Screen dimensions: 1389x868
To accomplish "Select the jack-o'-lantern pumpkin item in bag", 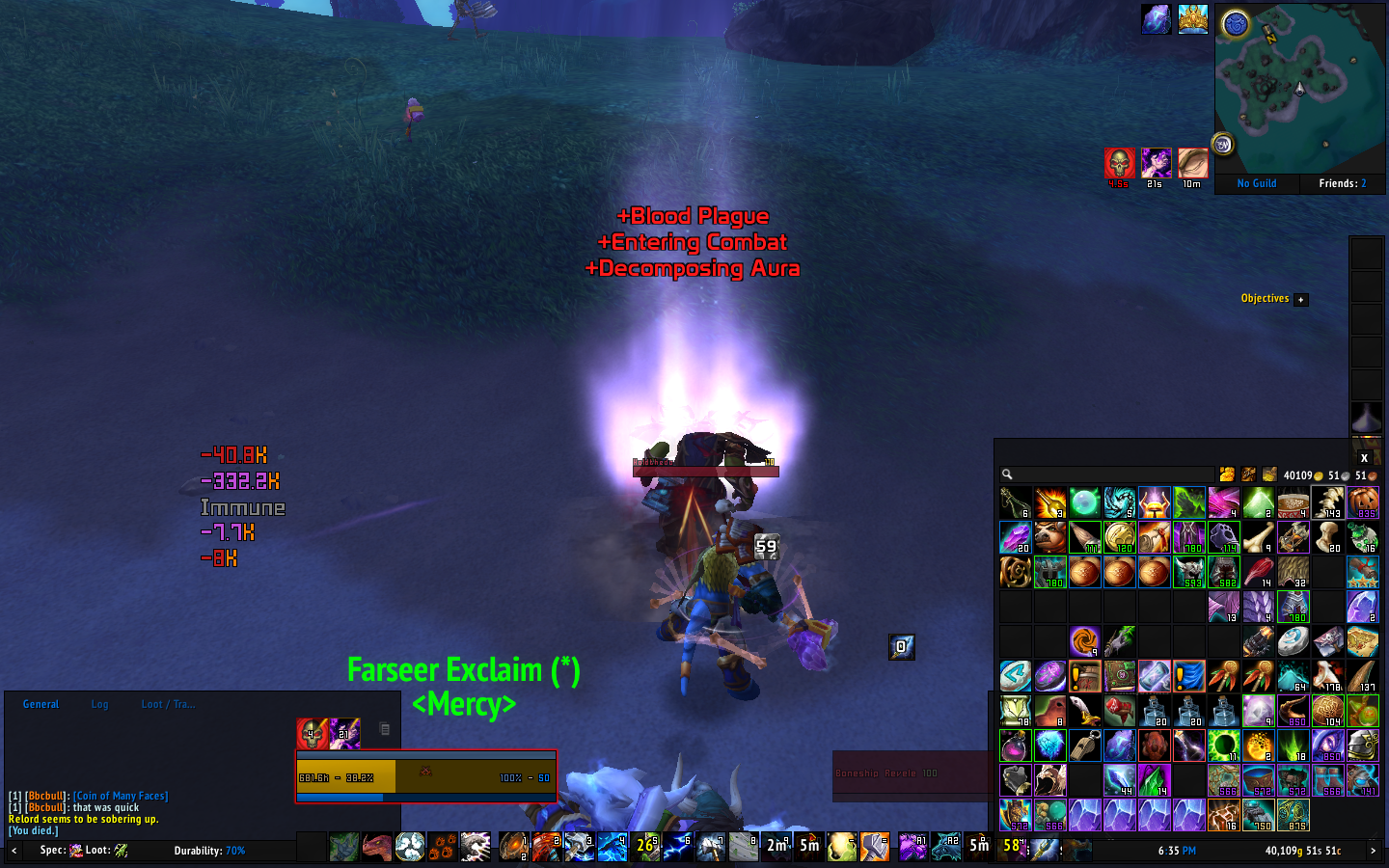I will [x=1363, y=502].
